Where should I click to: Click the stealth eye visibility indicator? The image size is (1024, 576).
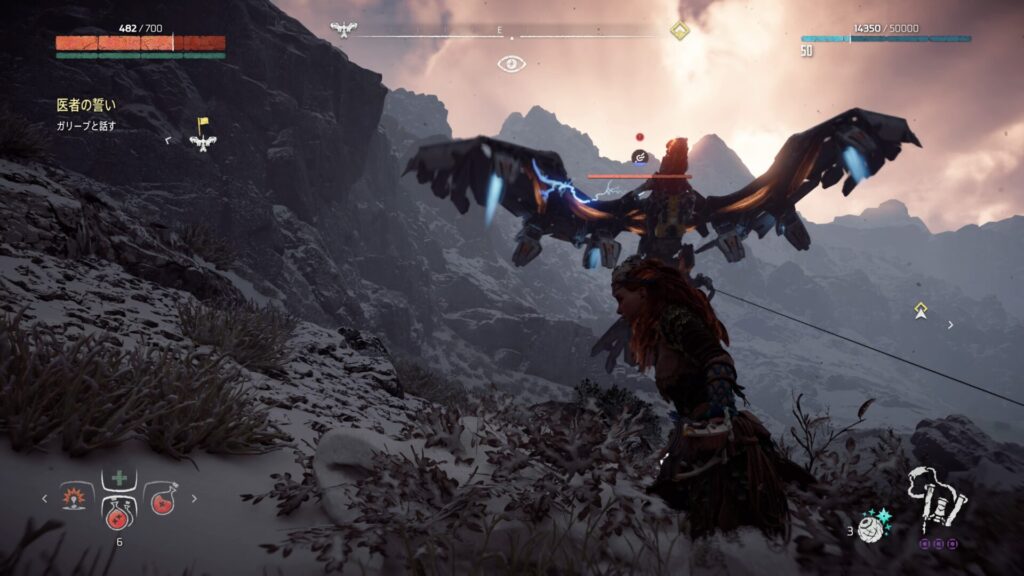pyautogui.click(x=512, y=64)
